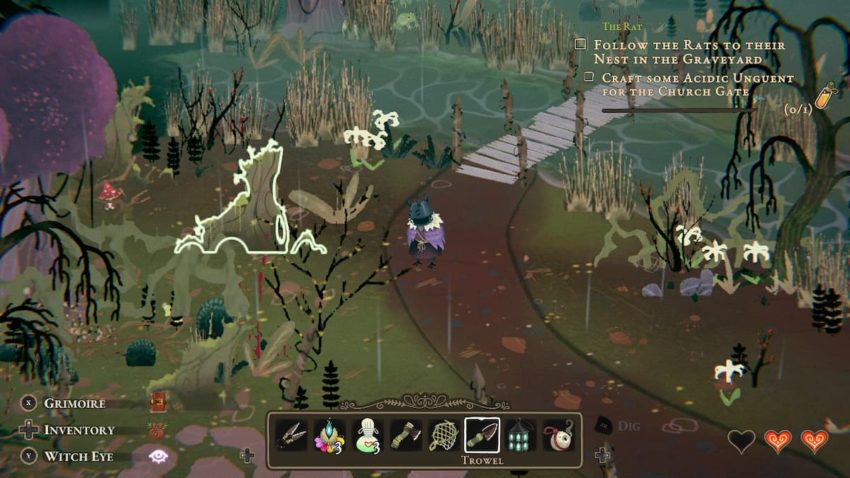Open the Grimoire book icon

point(157,402)
